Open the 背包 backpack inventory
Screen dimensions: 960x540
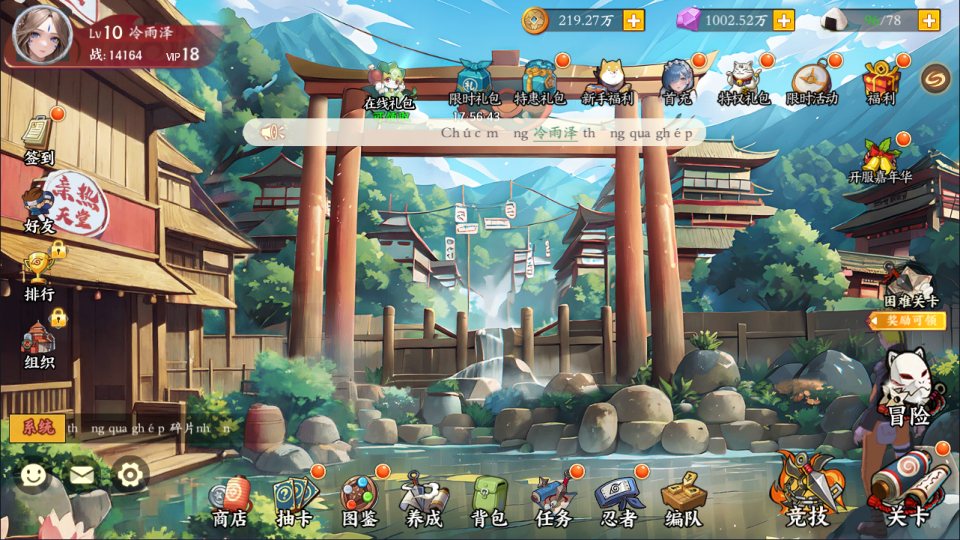[489, 499]
